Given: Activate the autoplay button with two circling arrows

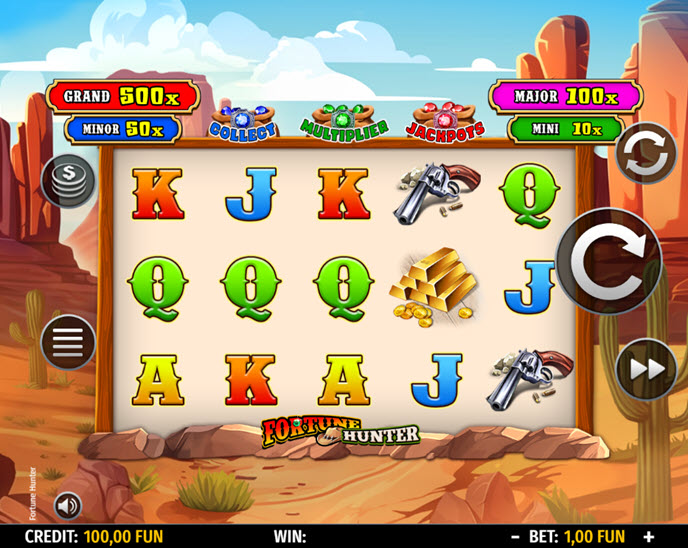Looking at the screenshot, I should [x=645, y=153].
